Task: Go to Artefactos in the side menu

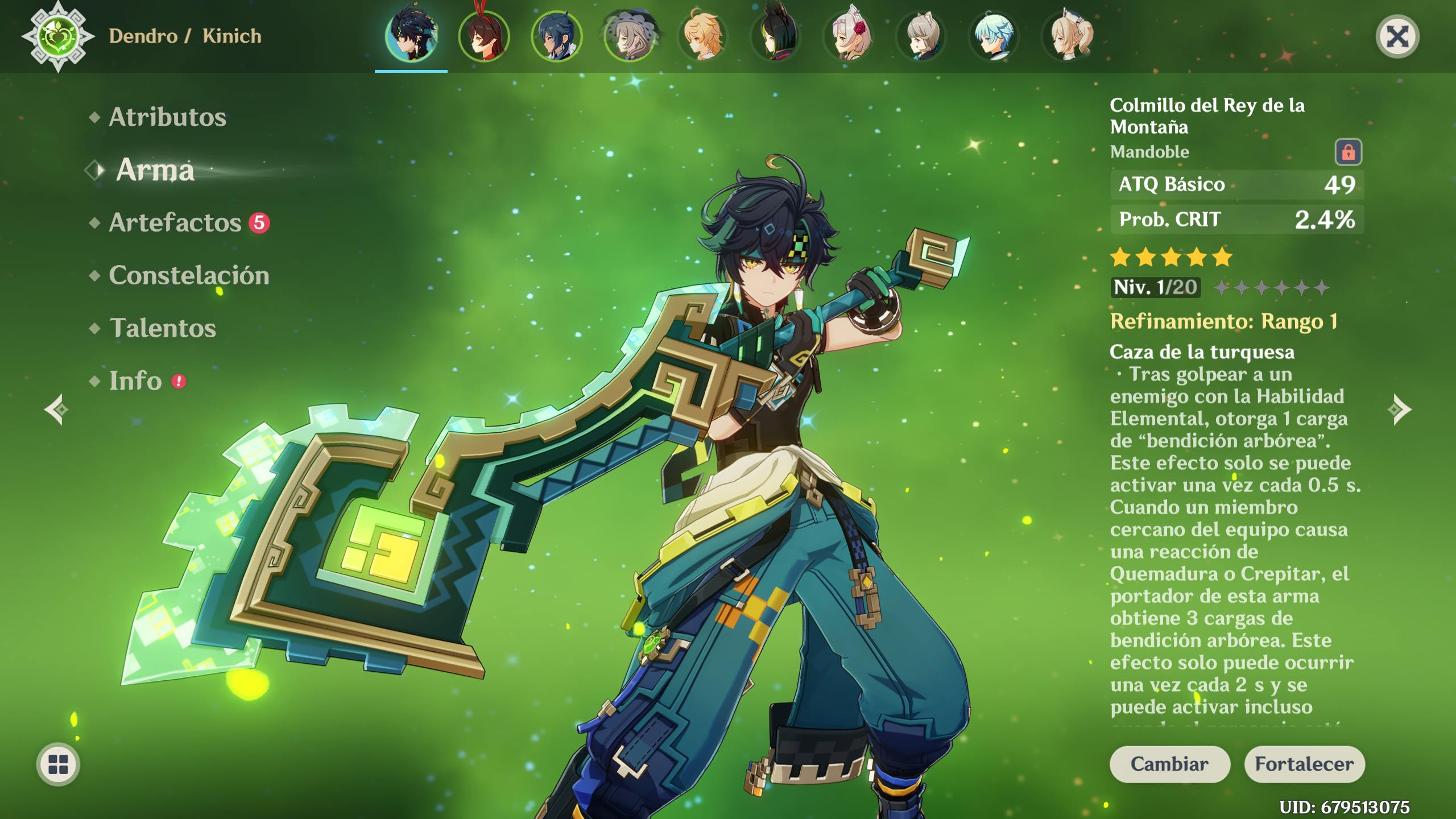Action: (x=175, y=222)
